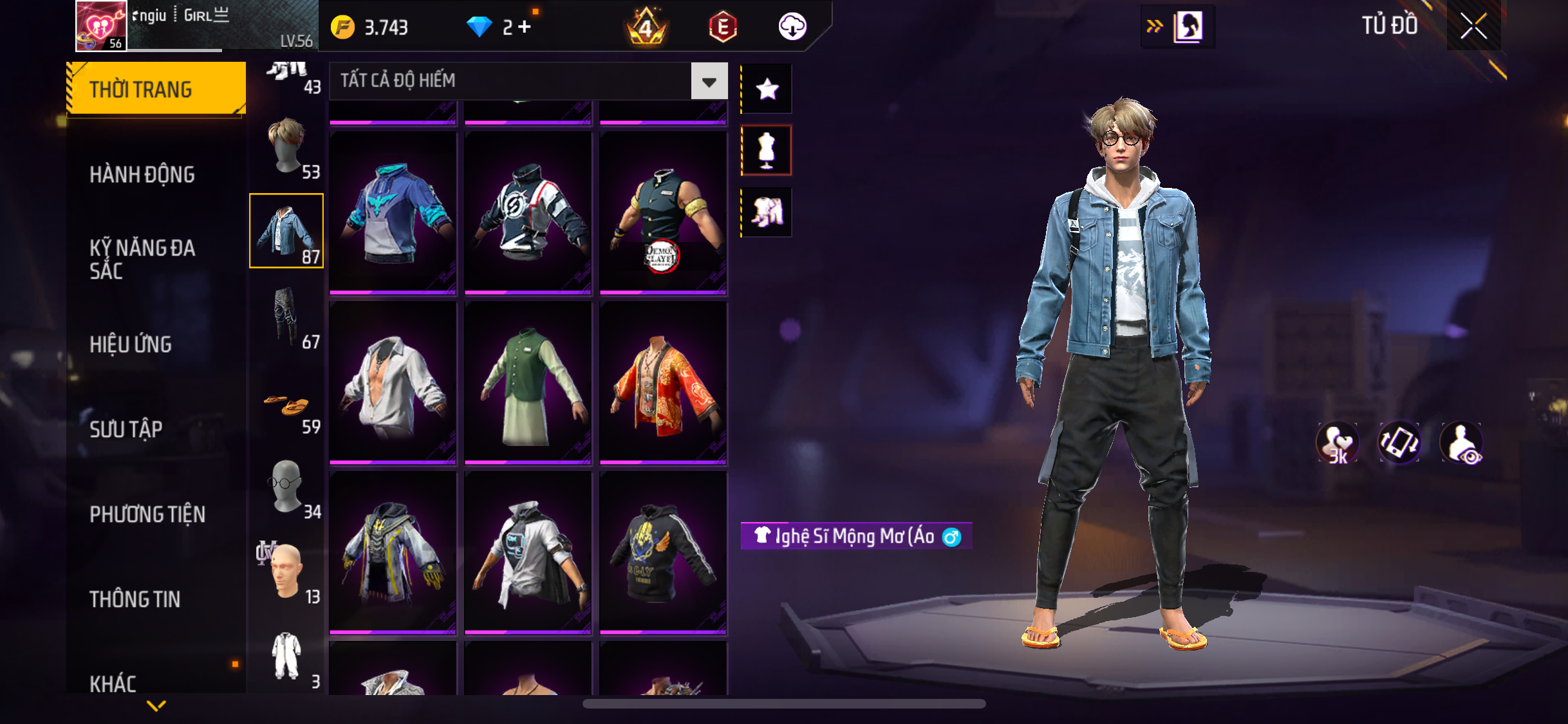The image size is (1568, 724).
Task: Go to the Phương Tiện tab
Action: [147, 514]
